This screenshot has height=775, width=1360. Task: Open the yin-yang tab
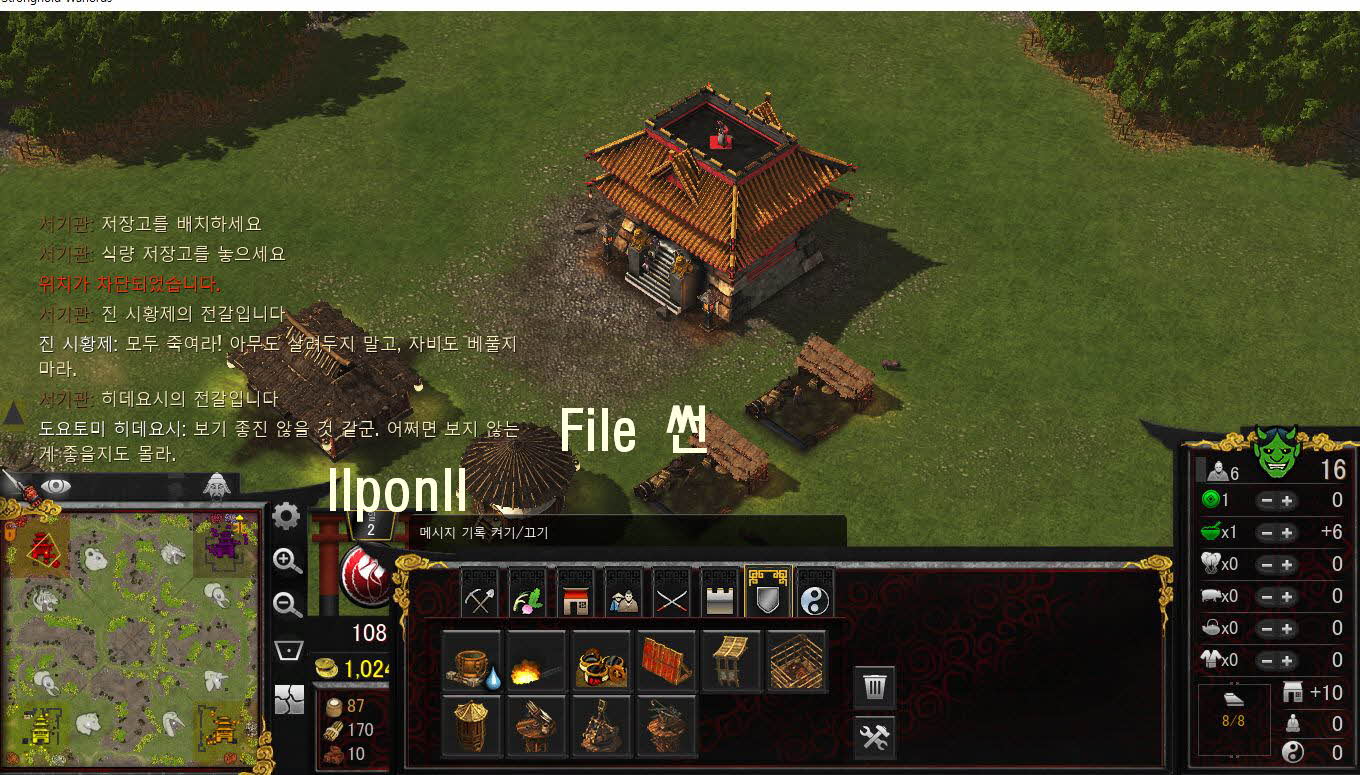click(816, 597)
